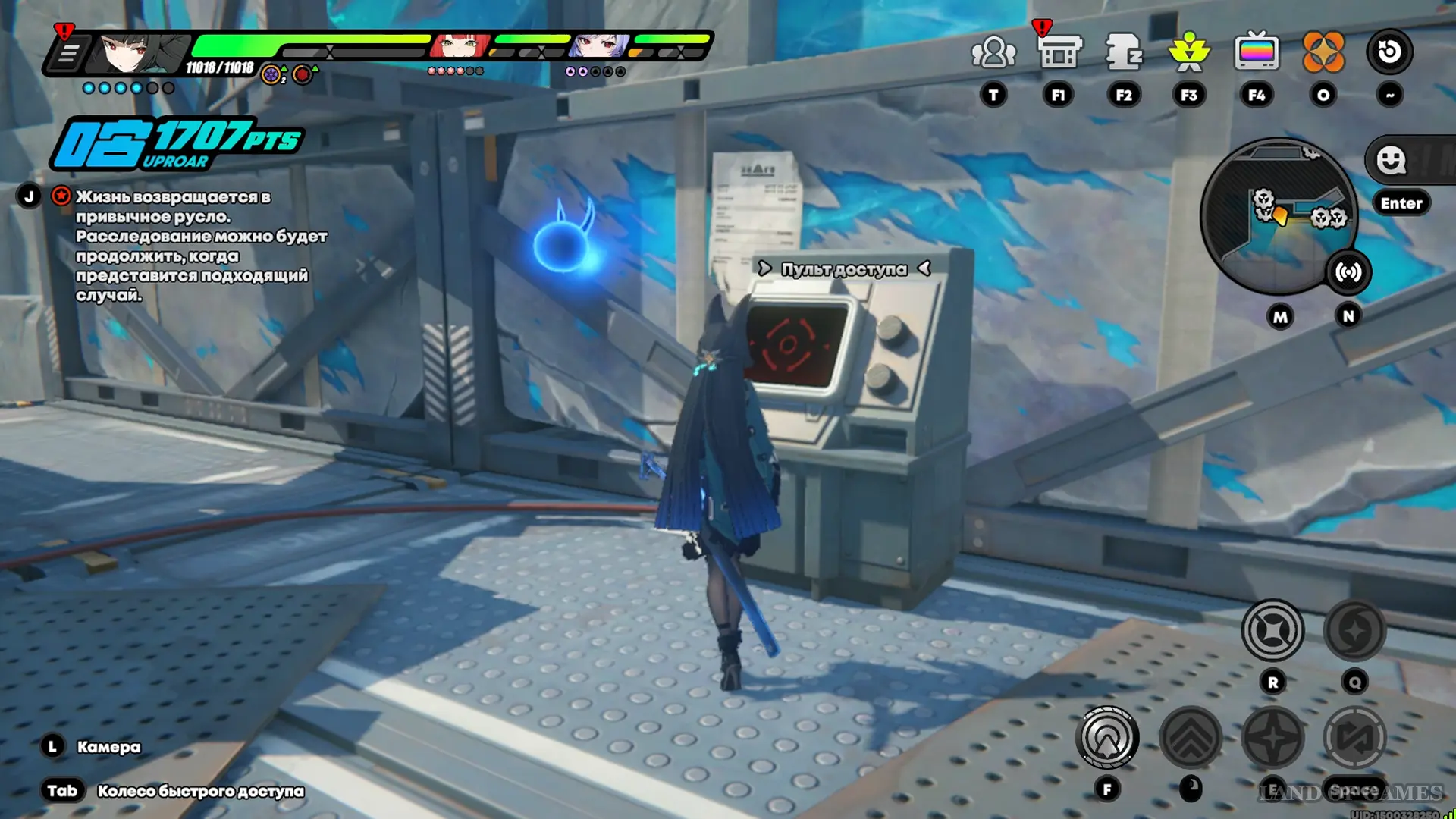This screenshot has width=1456, height=819.
Task: Open the tracked quest description text
Action: tap(201, 246)
